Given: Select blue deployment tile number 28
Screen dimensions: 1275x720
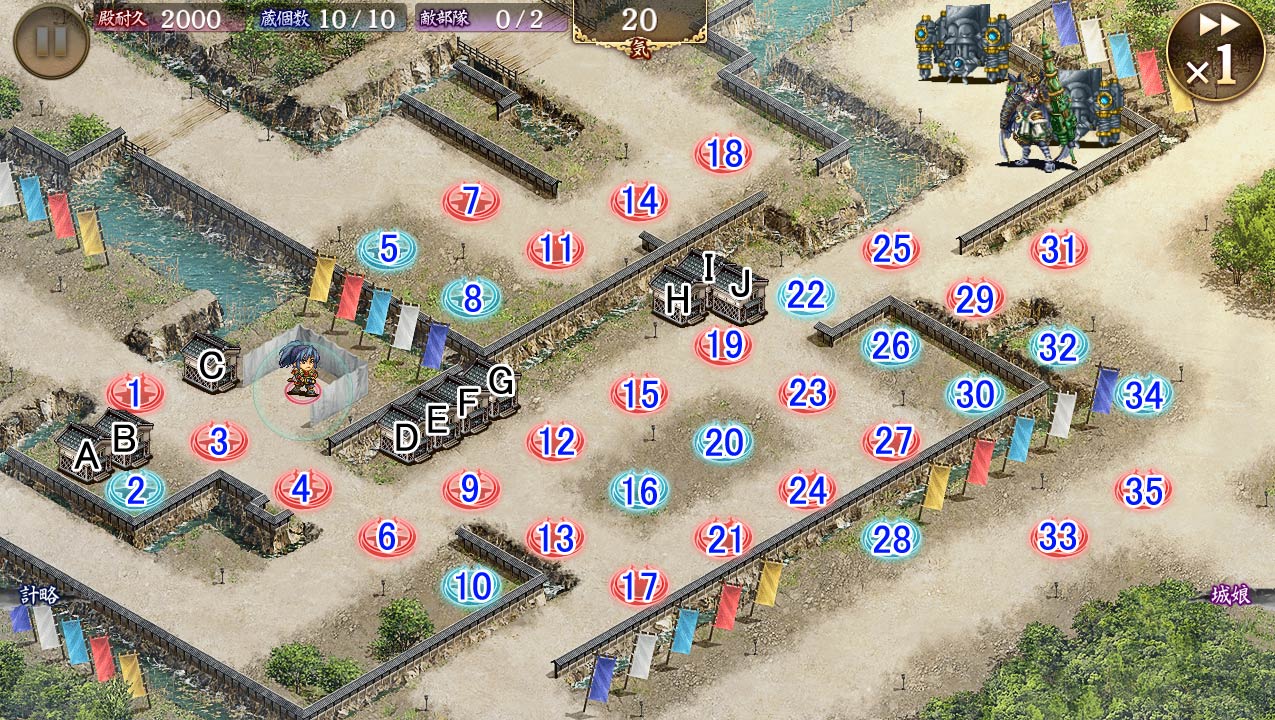Looking at the screenshot, I should 891,538.
